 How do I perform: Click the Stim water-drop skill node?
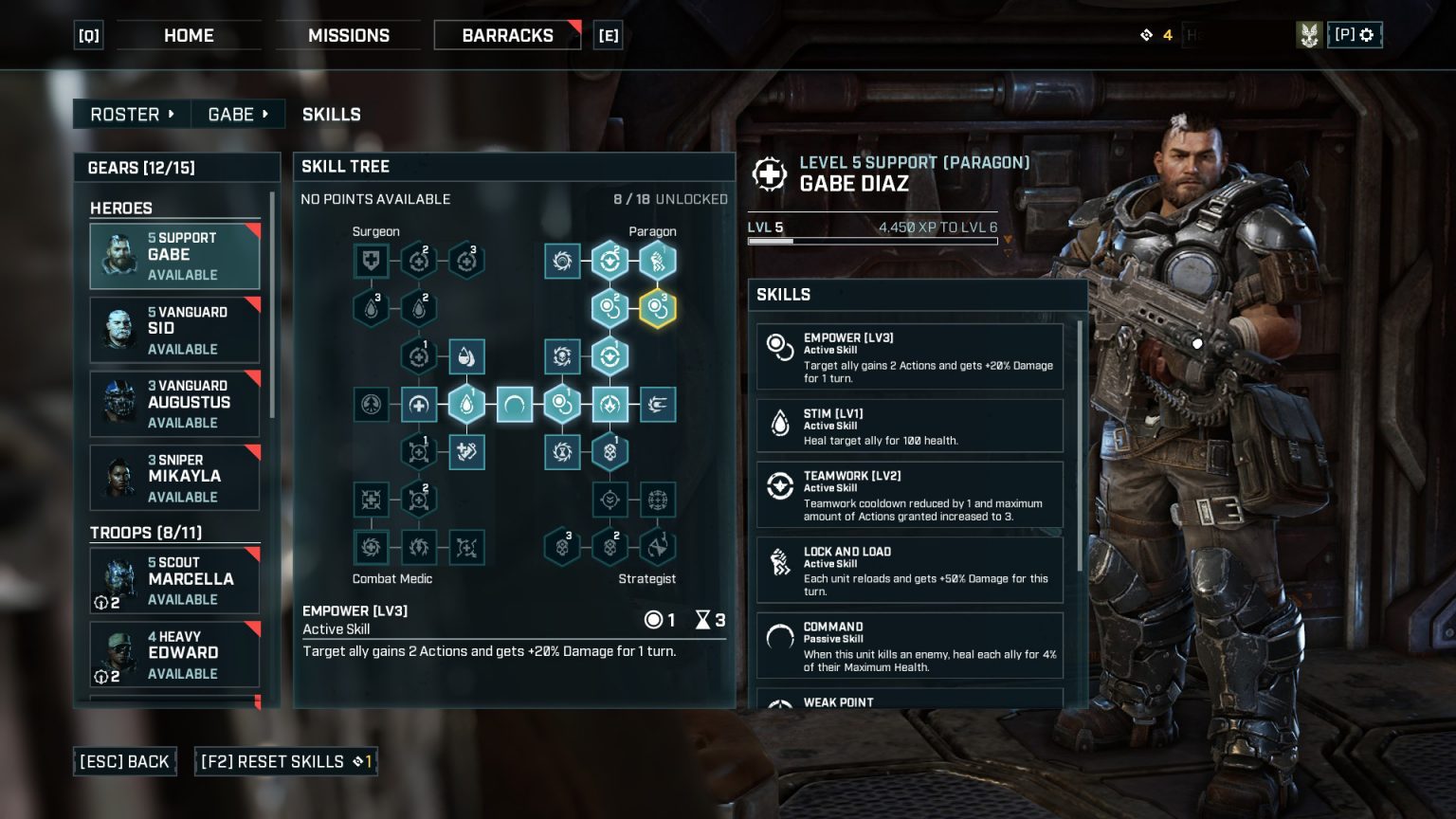click(x=467, y=404)
